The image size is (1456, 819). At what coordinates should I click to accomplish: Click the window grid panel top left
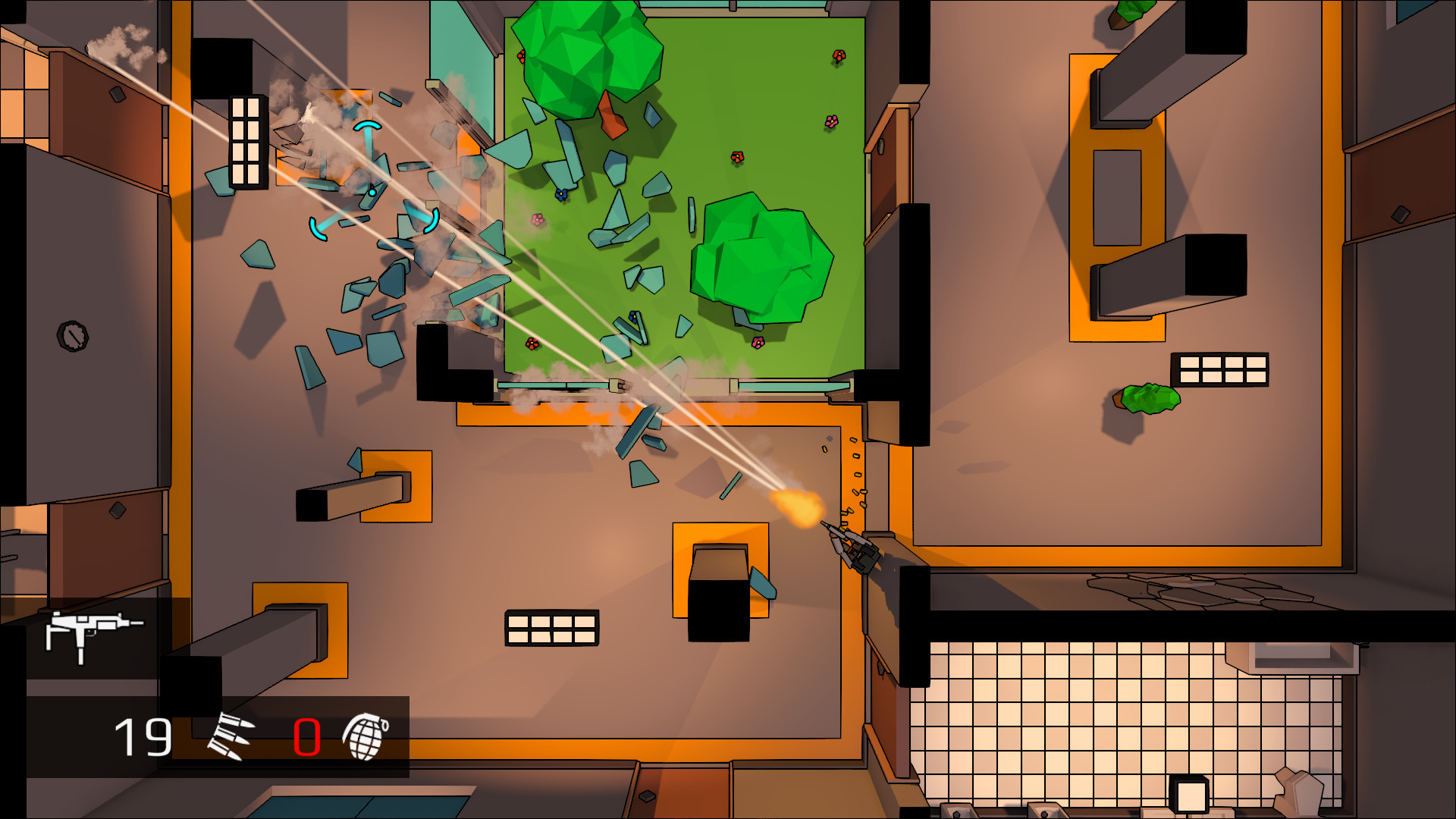tap(244, 140)
